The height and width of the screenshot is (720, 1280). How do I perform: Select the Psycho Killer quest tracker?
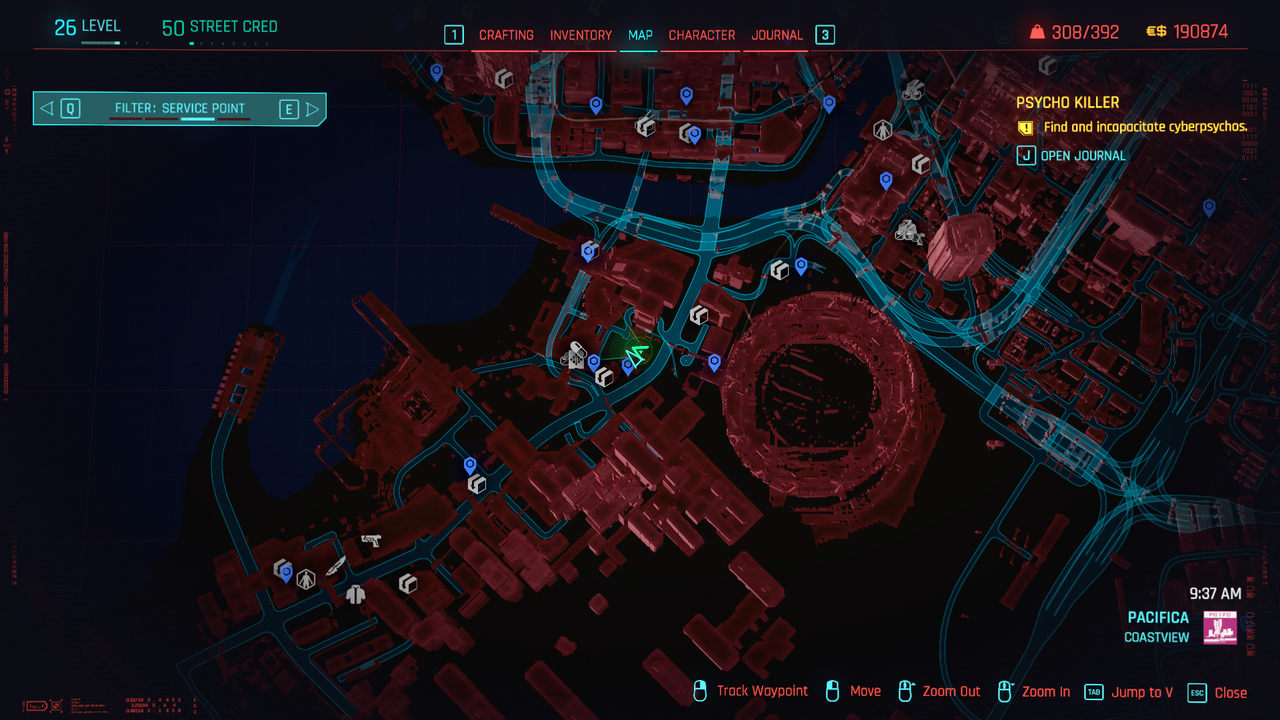click(1067, 102)
